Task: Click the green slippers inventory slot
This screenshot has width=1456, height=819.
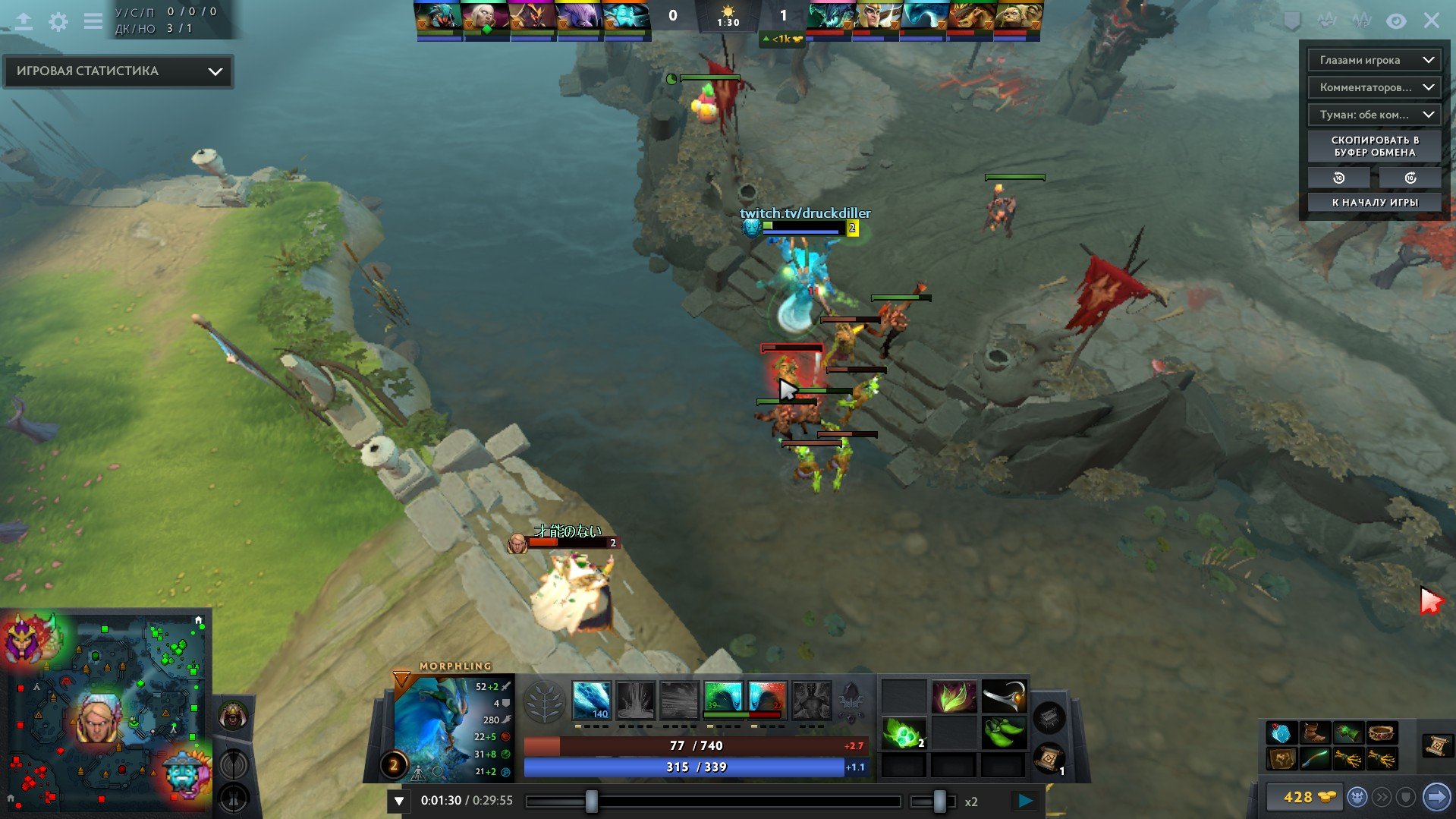Action: (1003, 733)
